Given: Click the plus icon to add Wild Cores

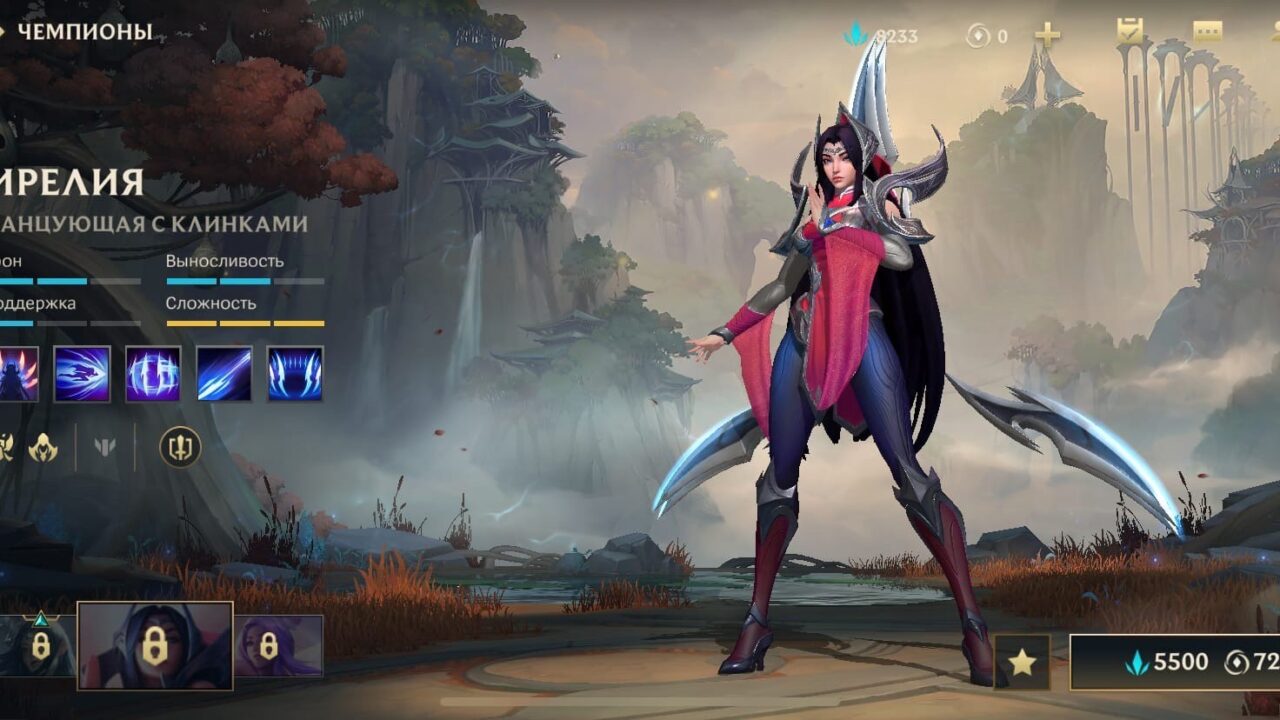Looking at the screenshot, I should tap(1045, 33).
